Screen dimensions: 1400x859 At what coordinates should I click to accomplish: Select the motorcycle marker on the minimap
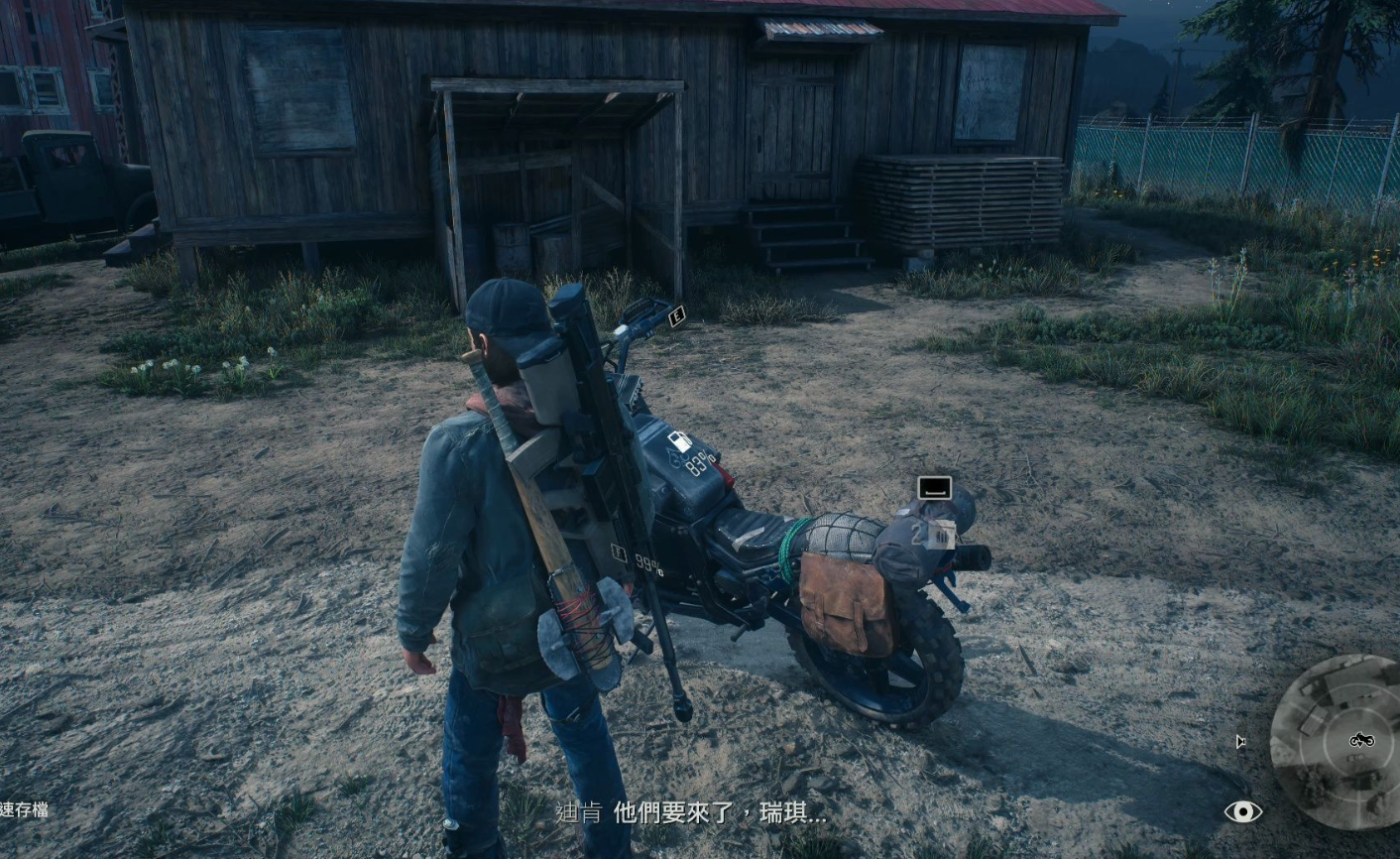coord(1361,740)
